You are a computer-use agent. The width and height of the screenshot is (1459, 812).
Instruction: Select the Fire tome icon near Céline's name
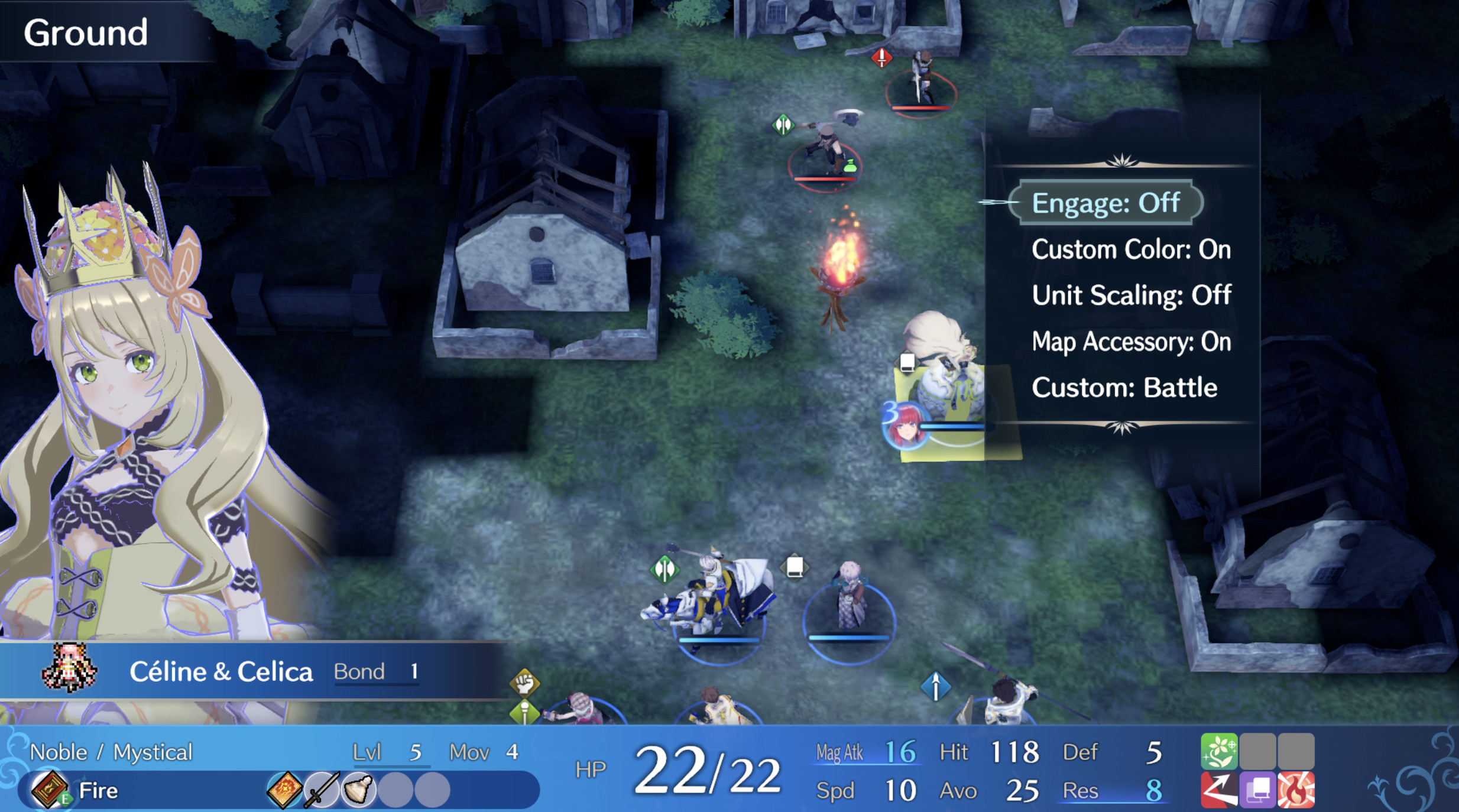[x=50, y=790]
